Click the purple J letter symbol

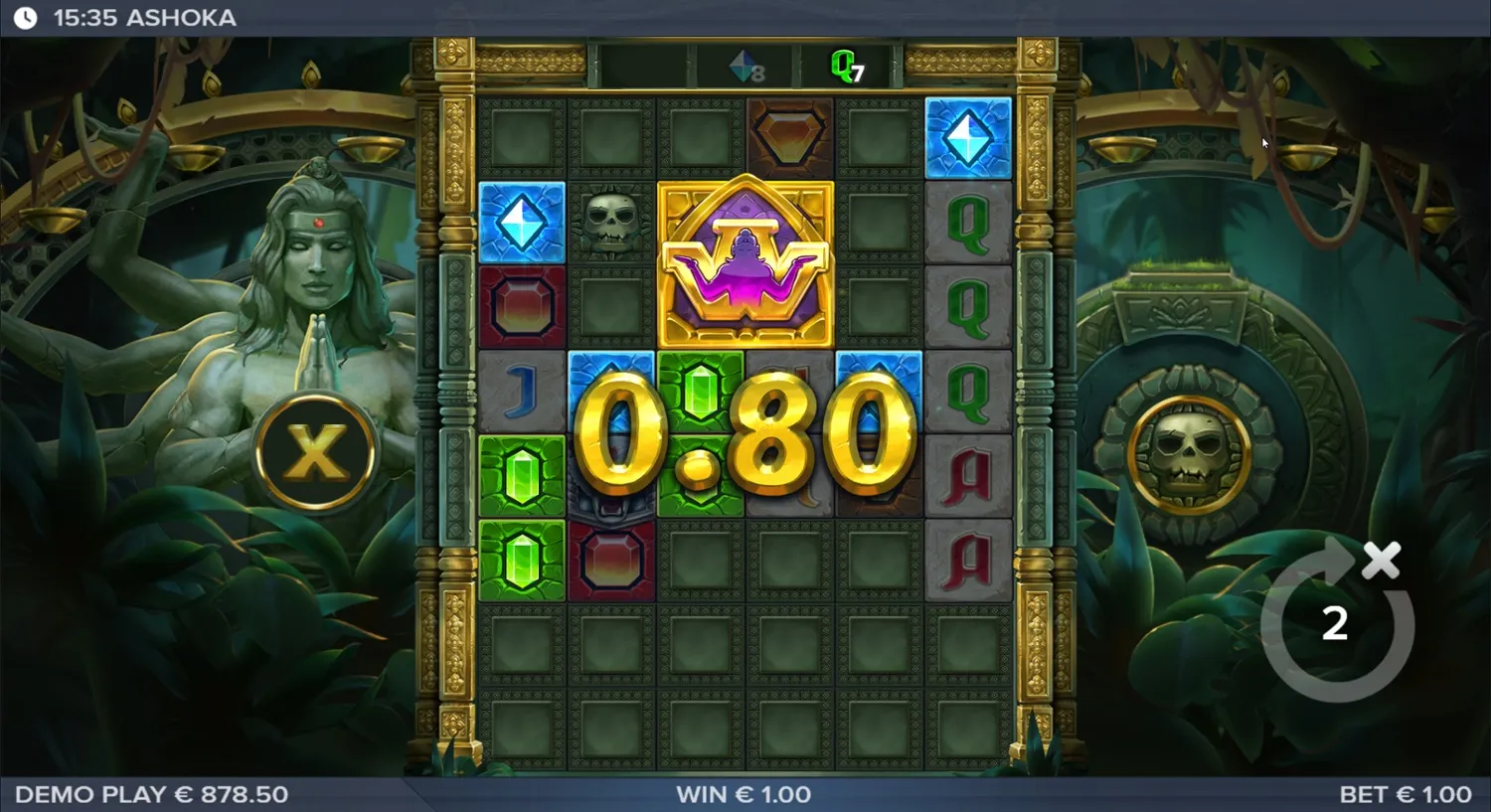pos(524,391)
